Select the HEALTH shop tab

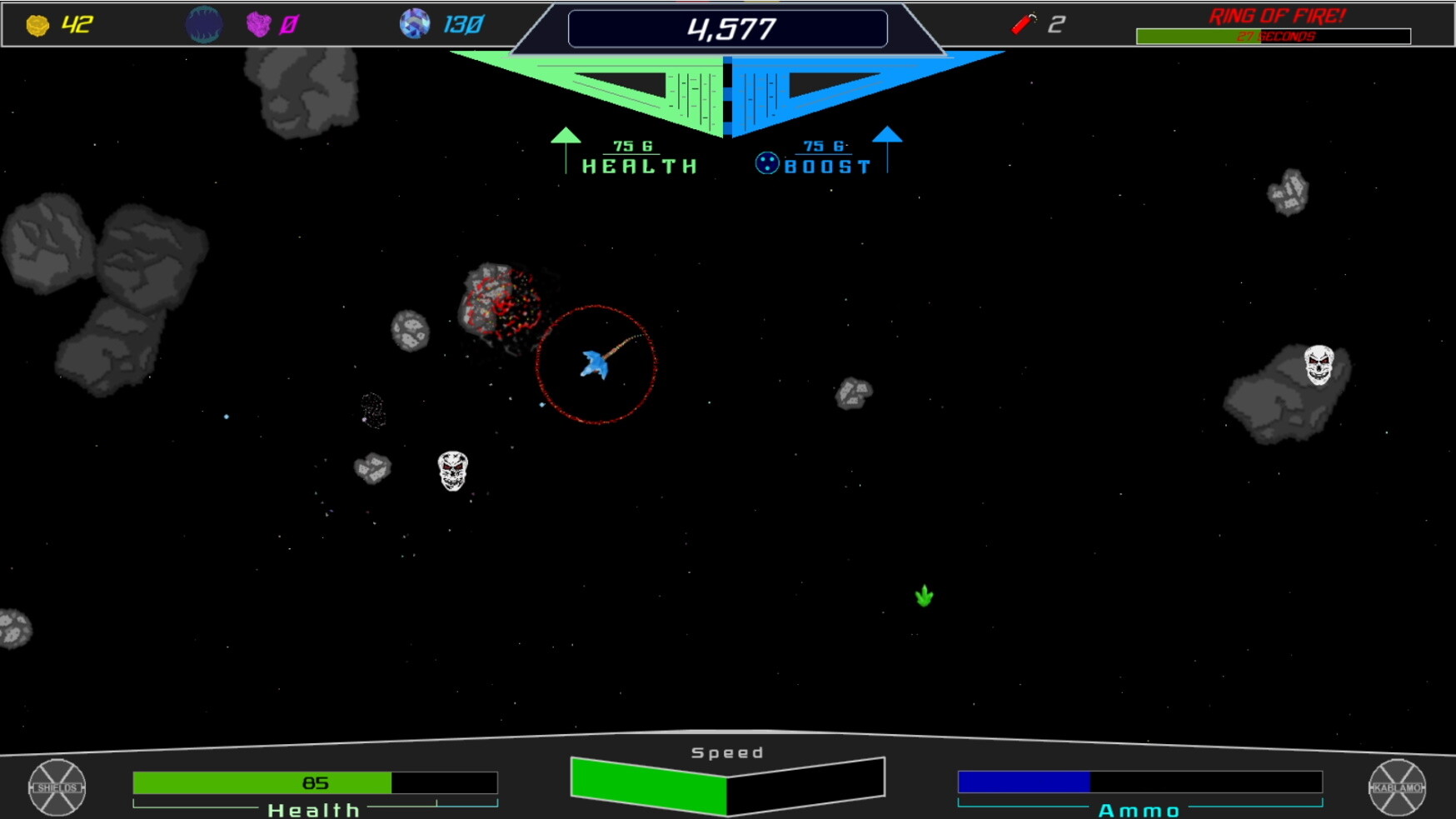(x=637, y=165)
